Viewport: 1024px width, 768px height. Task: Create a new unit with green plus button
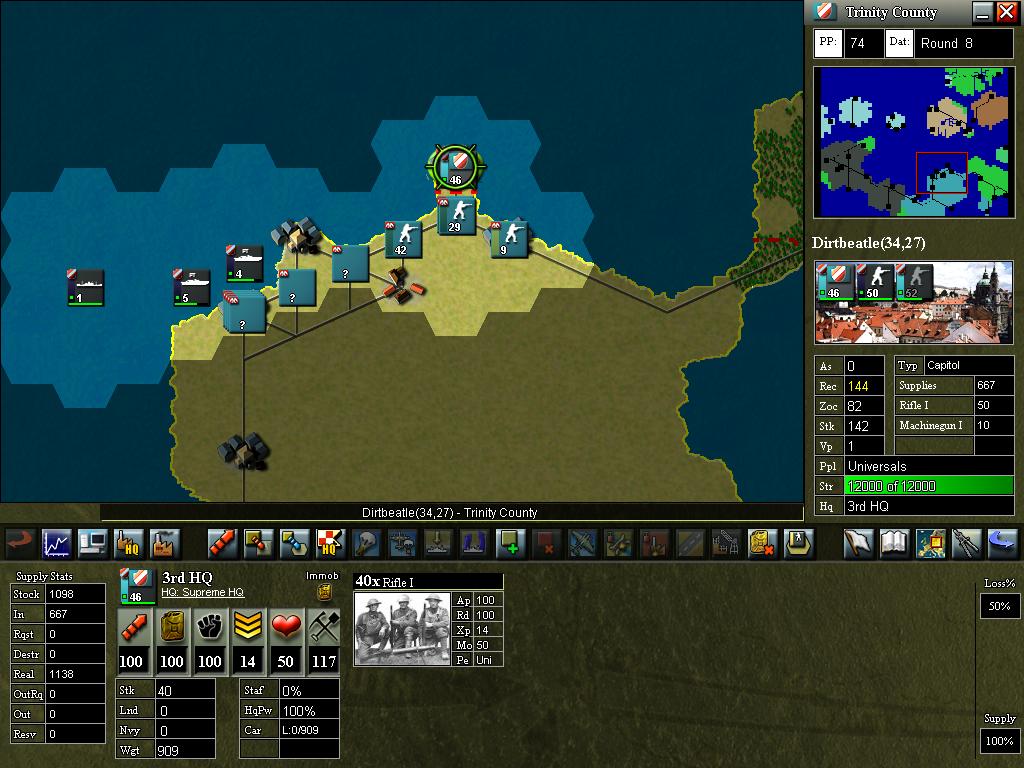point(511,543)
